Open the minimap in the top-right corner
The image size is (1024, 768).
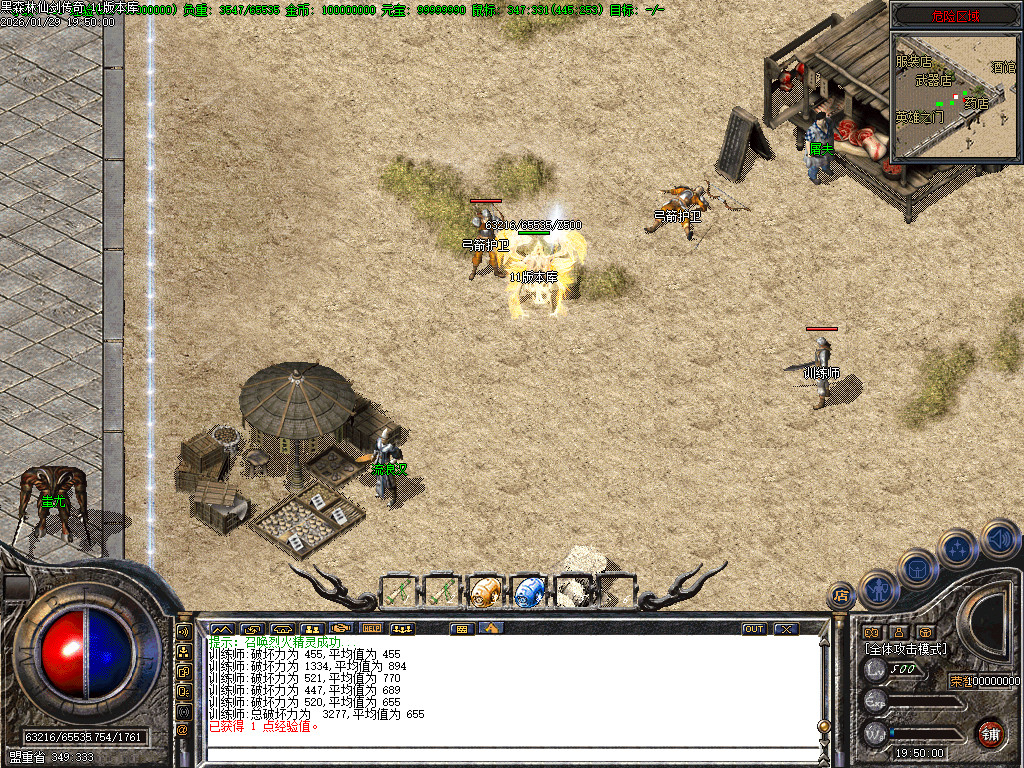point(954,95)
